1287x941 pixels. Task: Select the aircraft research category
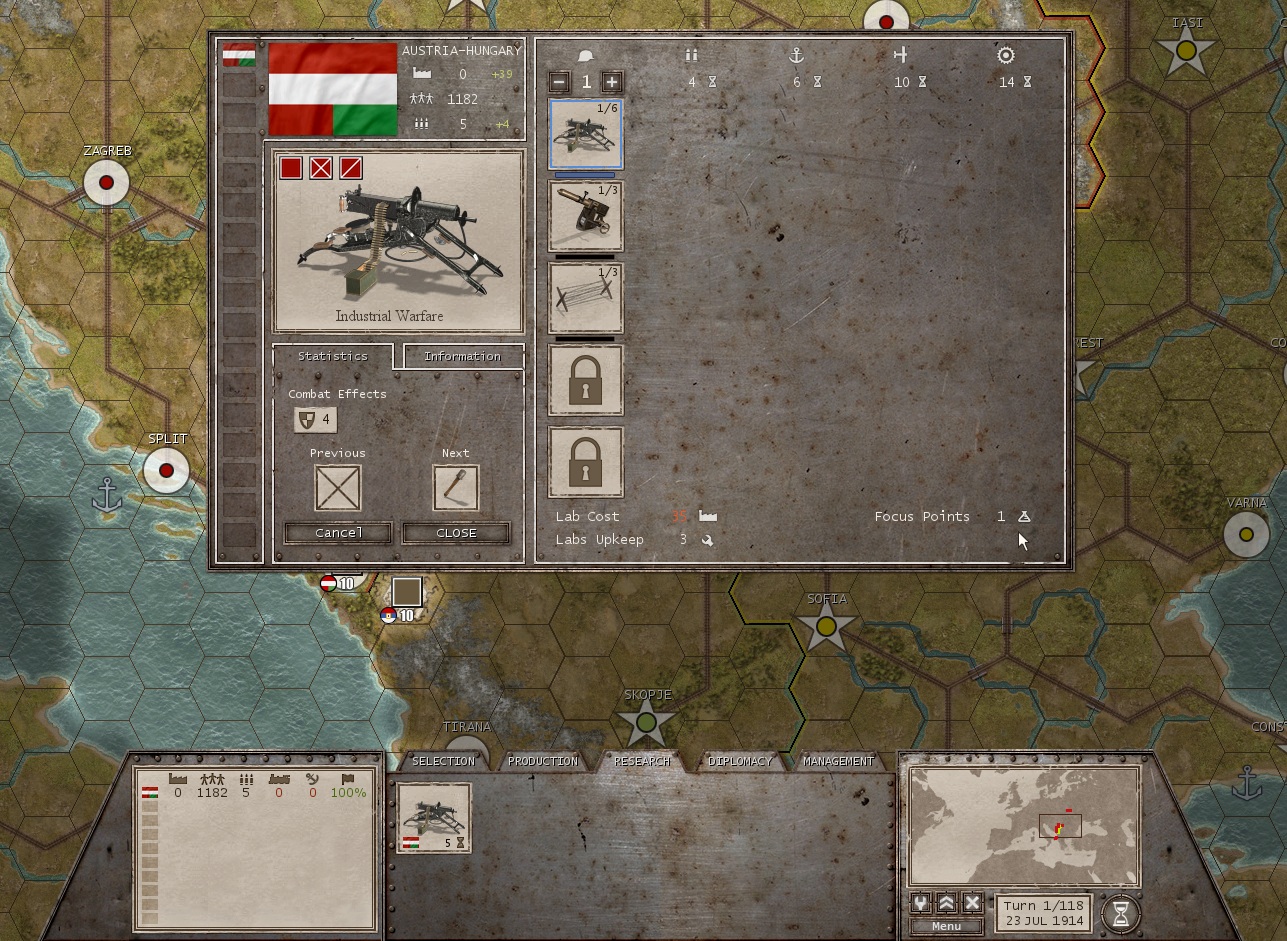click(901, 55)
